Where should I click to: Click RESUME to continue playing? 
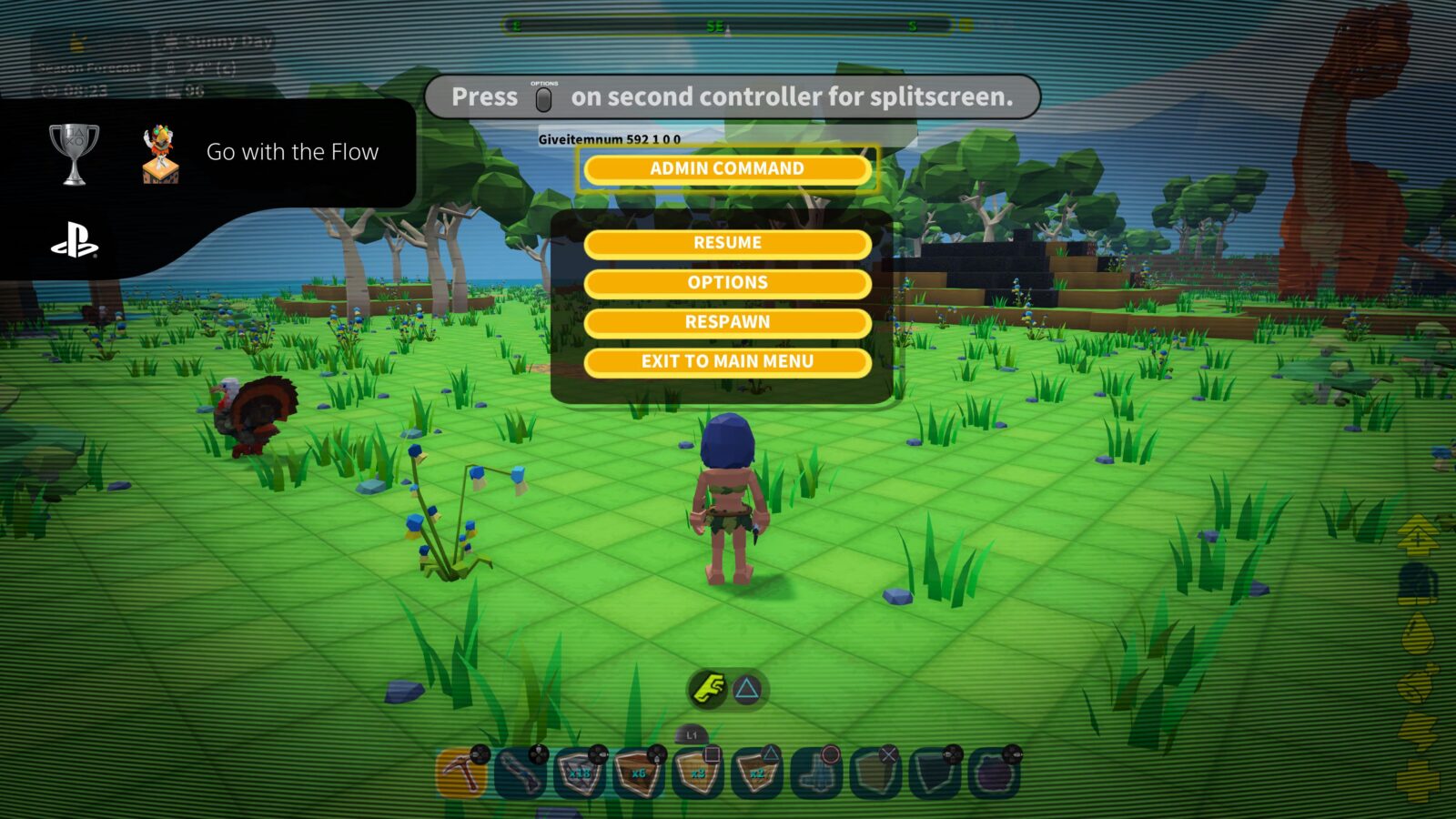pos(727,242)
